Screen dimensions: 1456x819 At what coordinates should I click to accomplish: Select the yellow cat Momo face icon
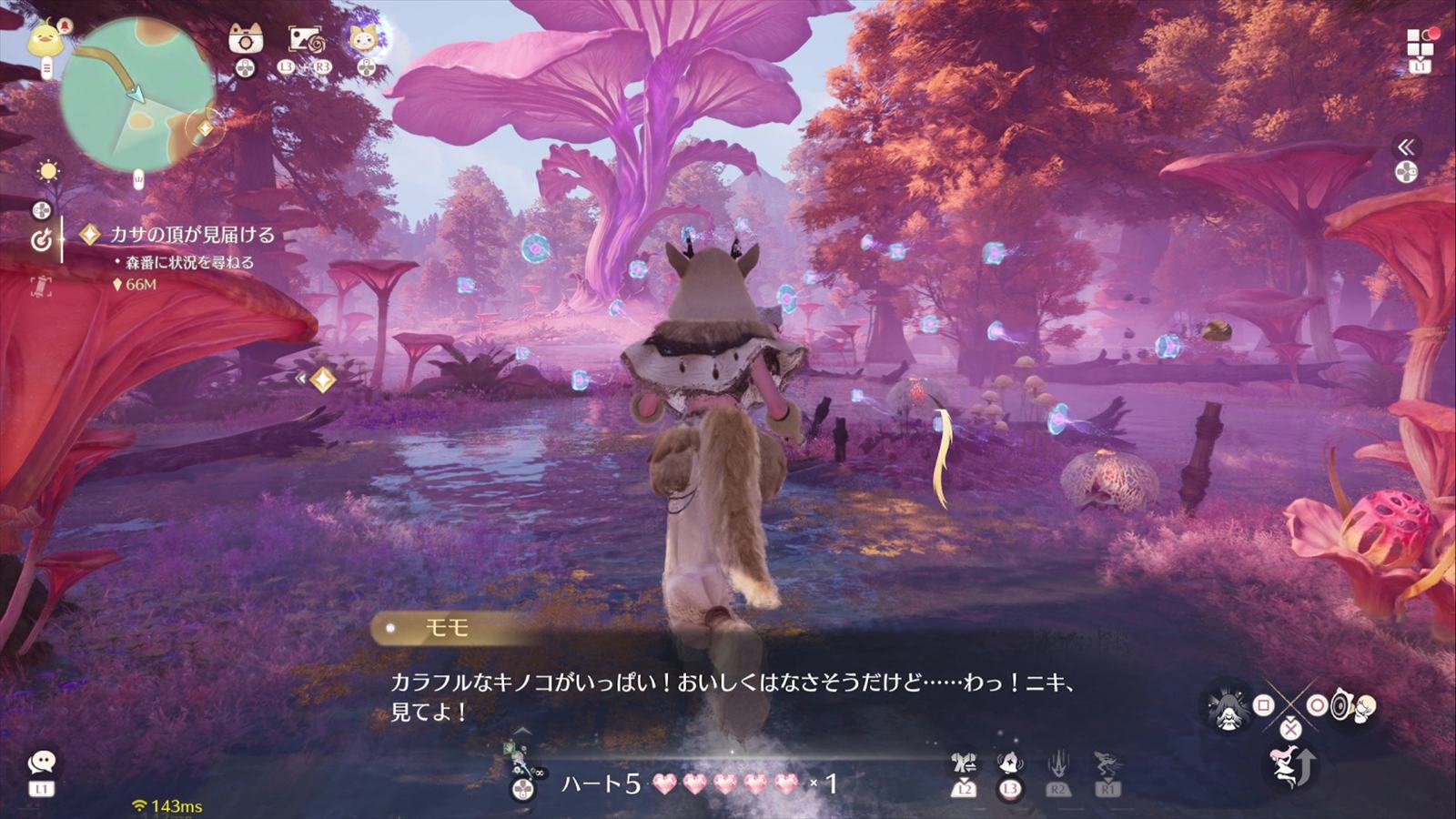365,39
